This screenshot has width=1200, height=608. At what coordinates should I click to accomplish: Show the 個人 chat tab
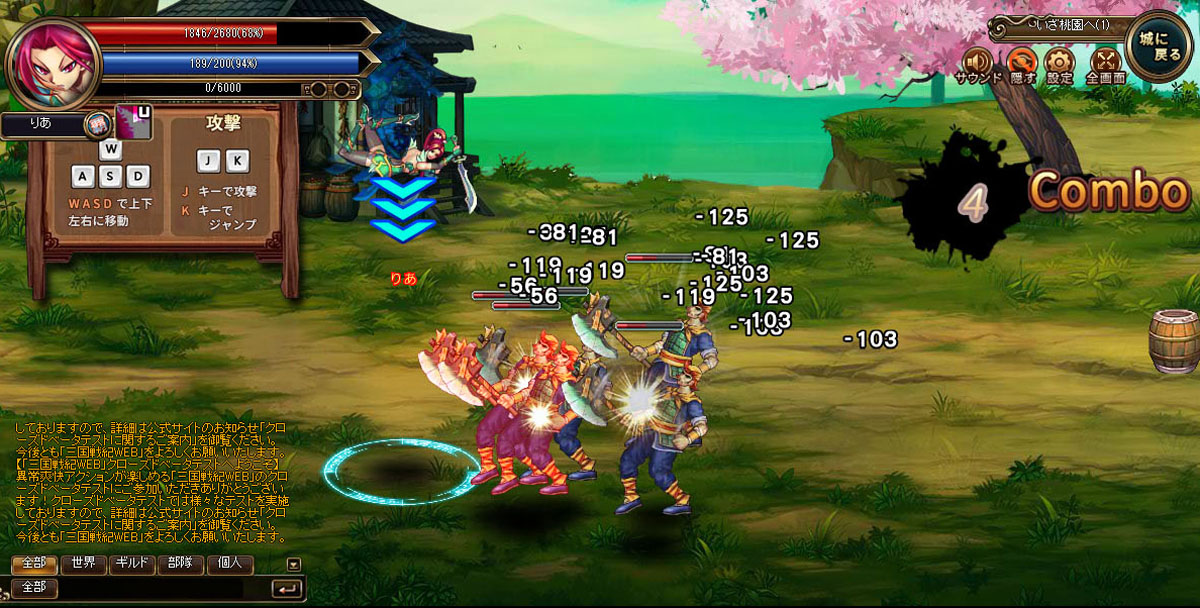tap(229, 563)
